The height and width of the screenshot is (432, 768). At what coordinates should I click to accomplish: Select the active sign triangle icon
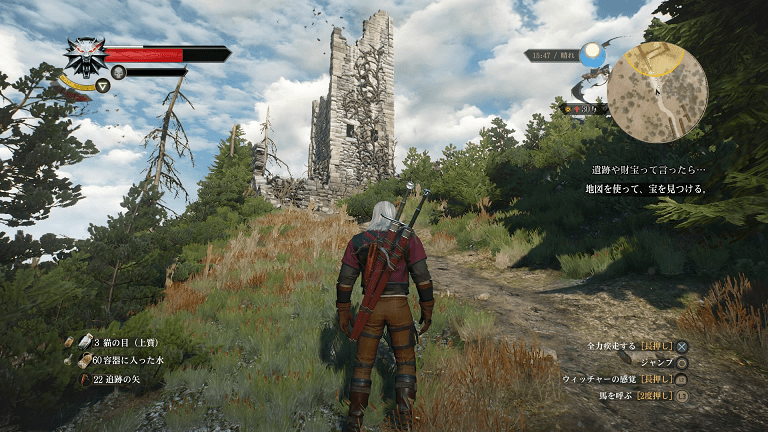(x=104, y=86)
